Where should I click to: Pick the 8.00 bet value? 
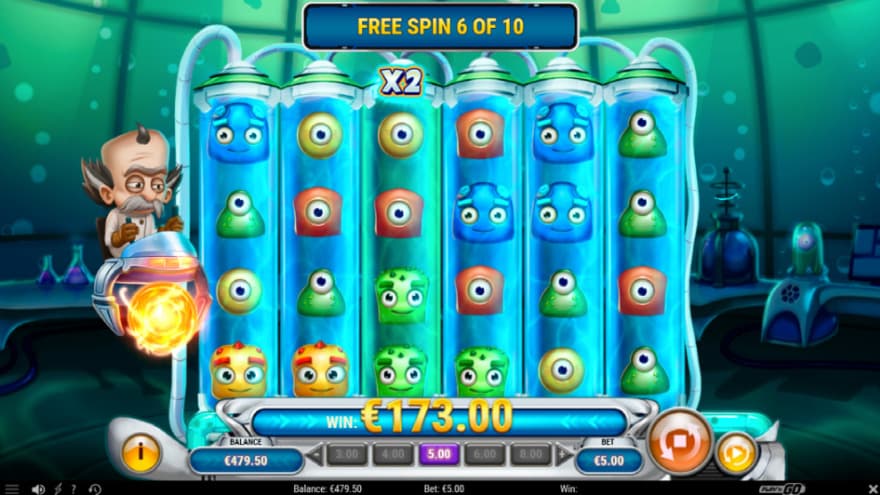tap(530, 455)
